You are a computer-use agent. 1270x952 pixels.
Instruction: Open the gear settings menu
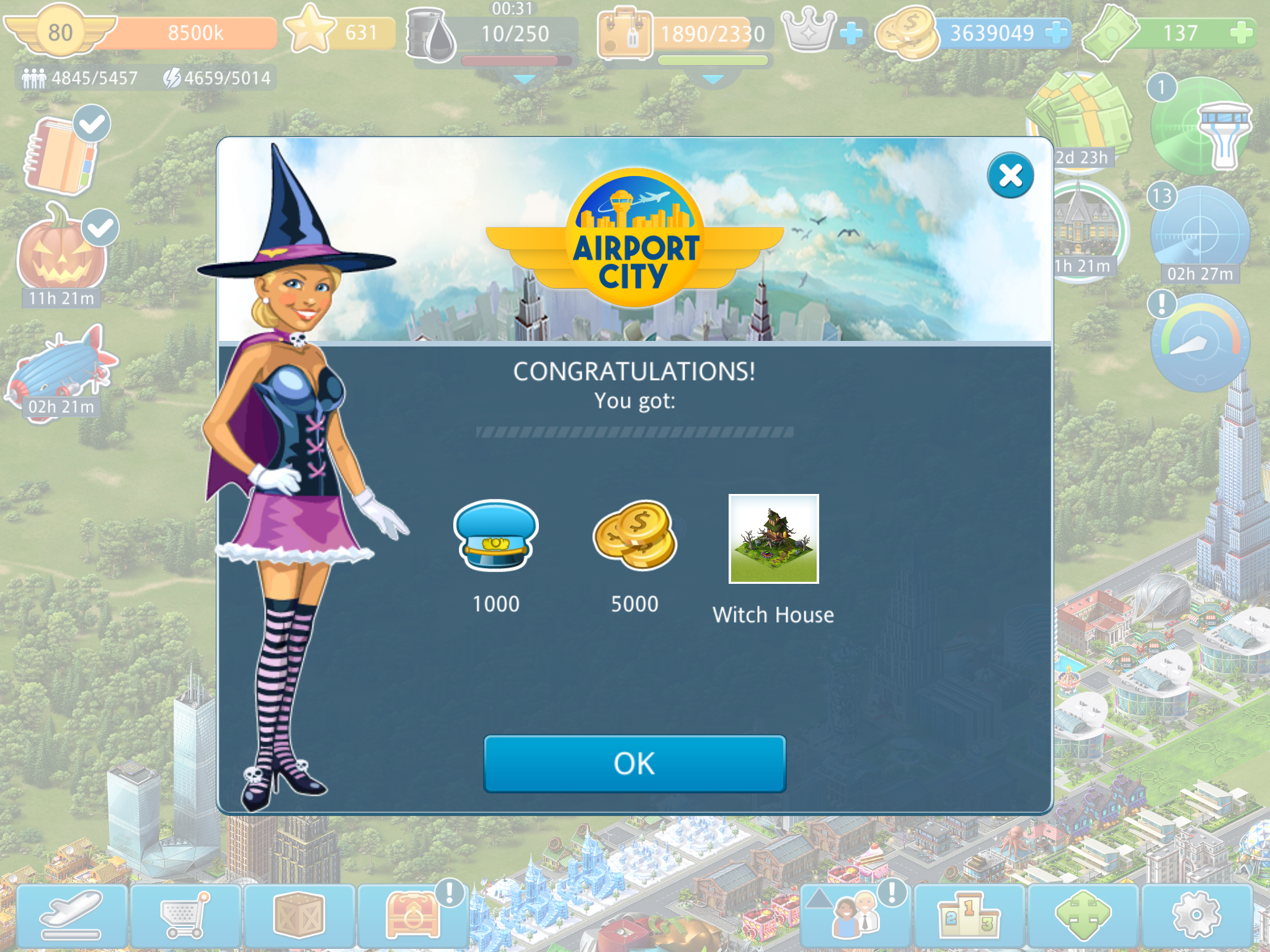1196,915
